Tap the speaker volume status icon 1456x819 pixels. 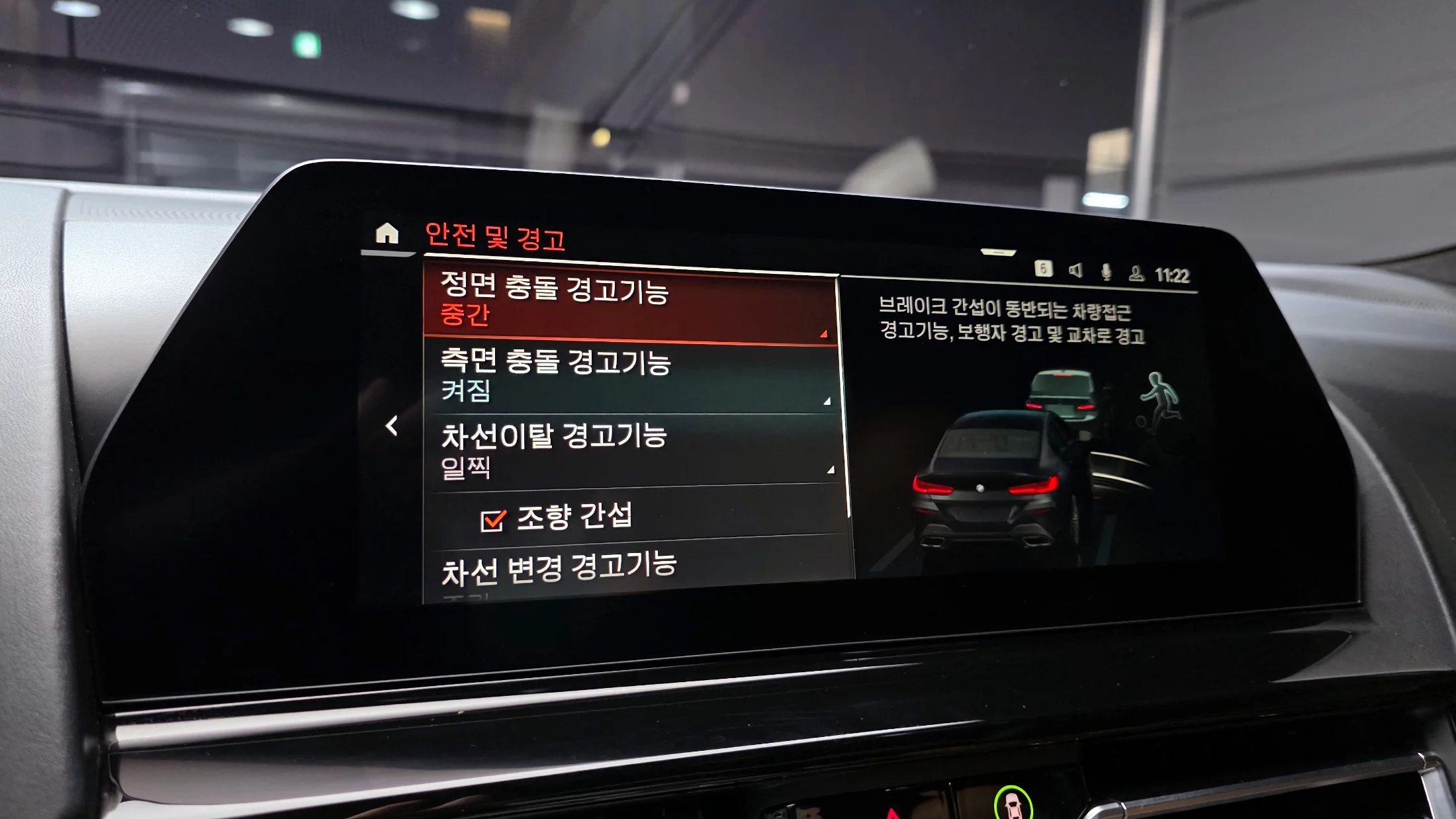[x=1075, y=271]
